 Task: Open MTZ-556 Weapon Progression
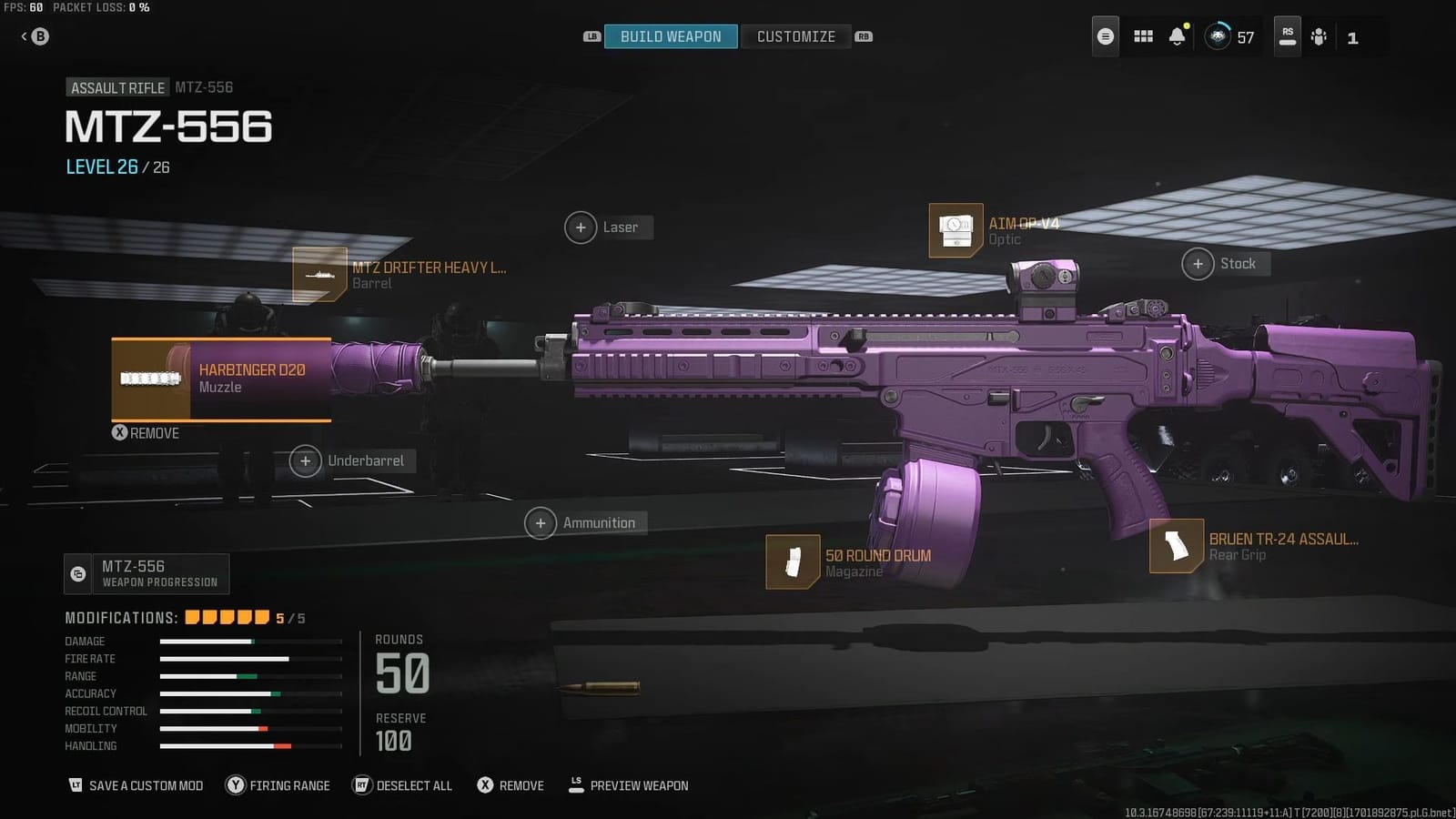coord(146,573)
